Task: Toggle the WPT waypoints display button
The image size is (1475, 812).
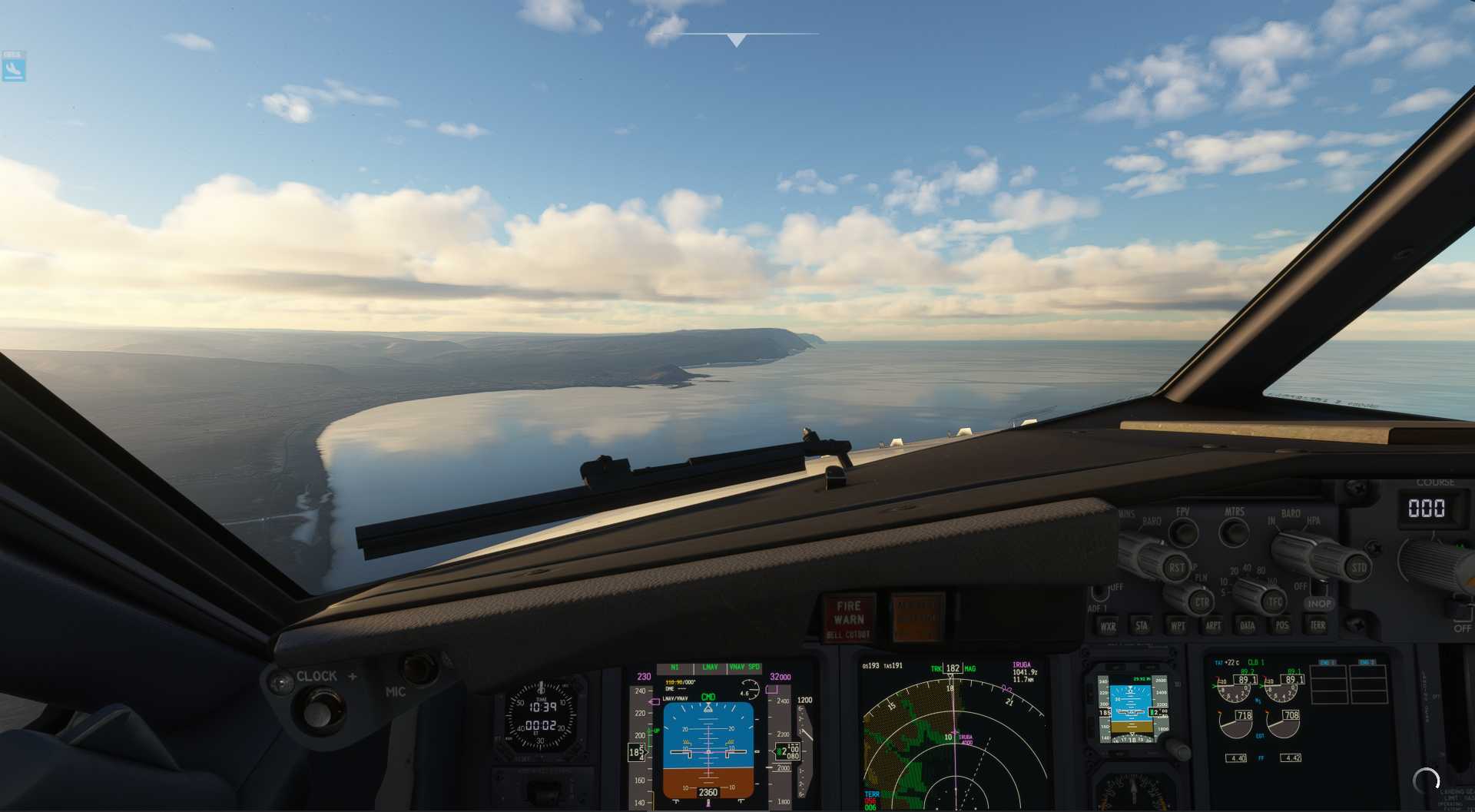Action: point(1177,626)
